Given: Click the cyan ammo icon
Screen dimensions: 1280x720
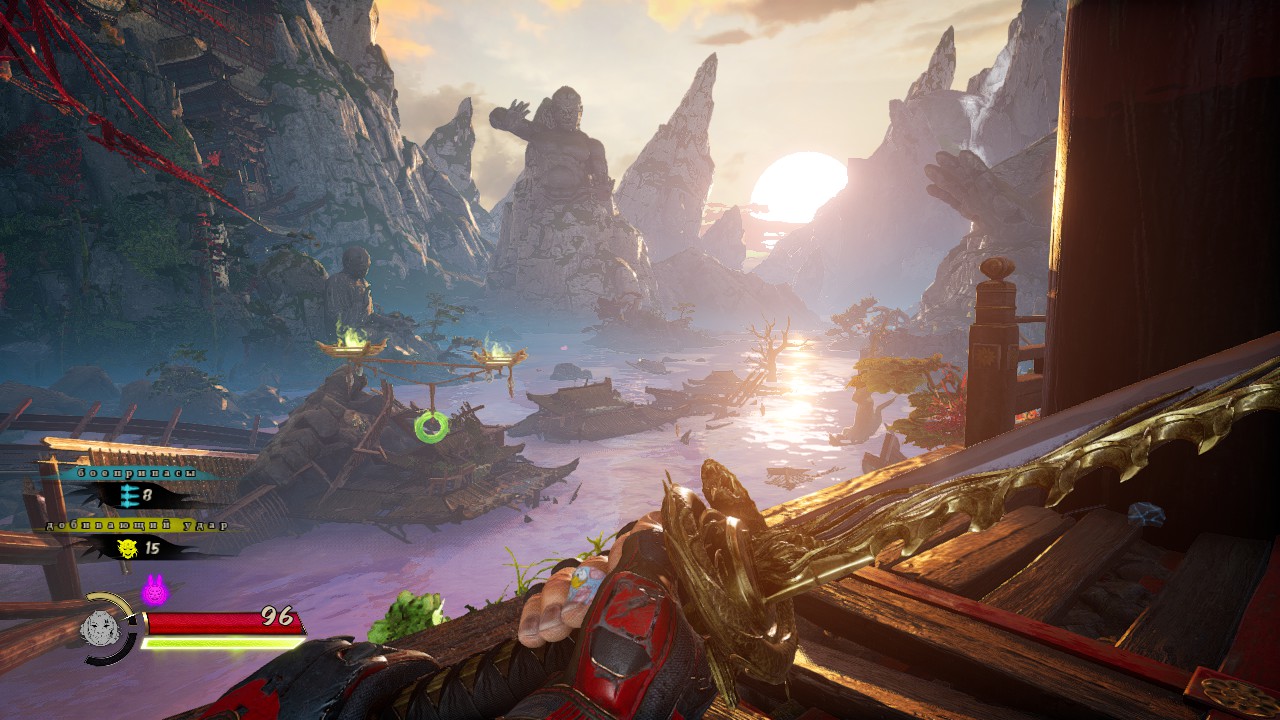Looking at the screenshot, I should [127, 494].
